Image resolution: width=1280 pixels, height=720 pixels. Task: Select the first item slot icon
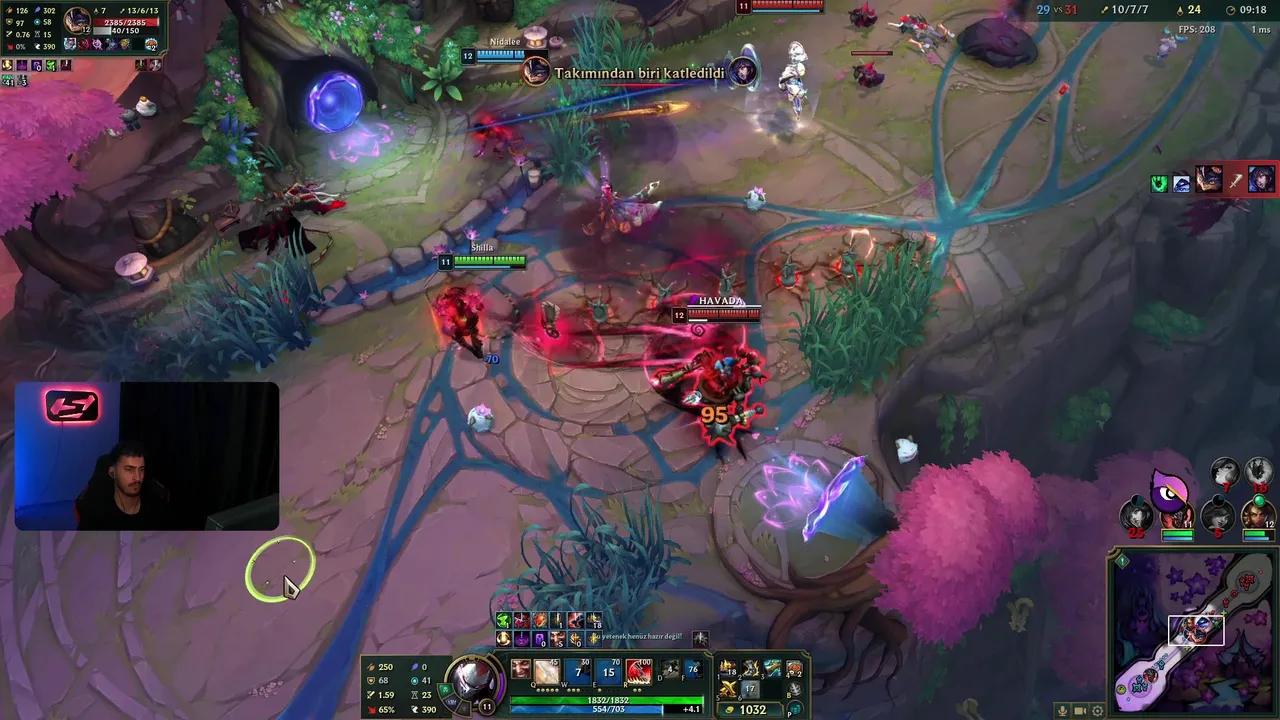coord(726,669)
